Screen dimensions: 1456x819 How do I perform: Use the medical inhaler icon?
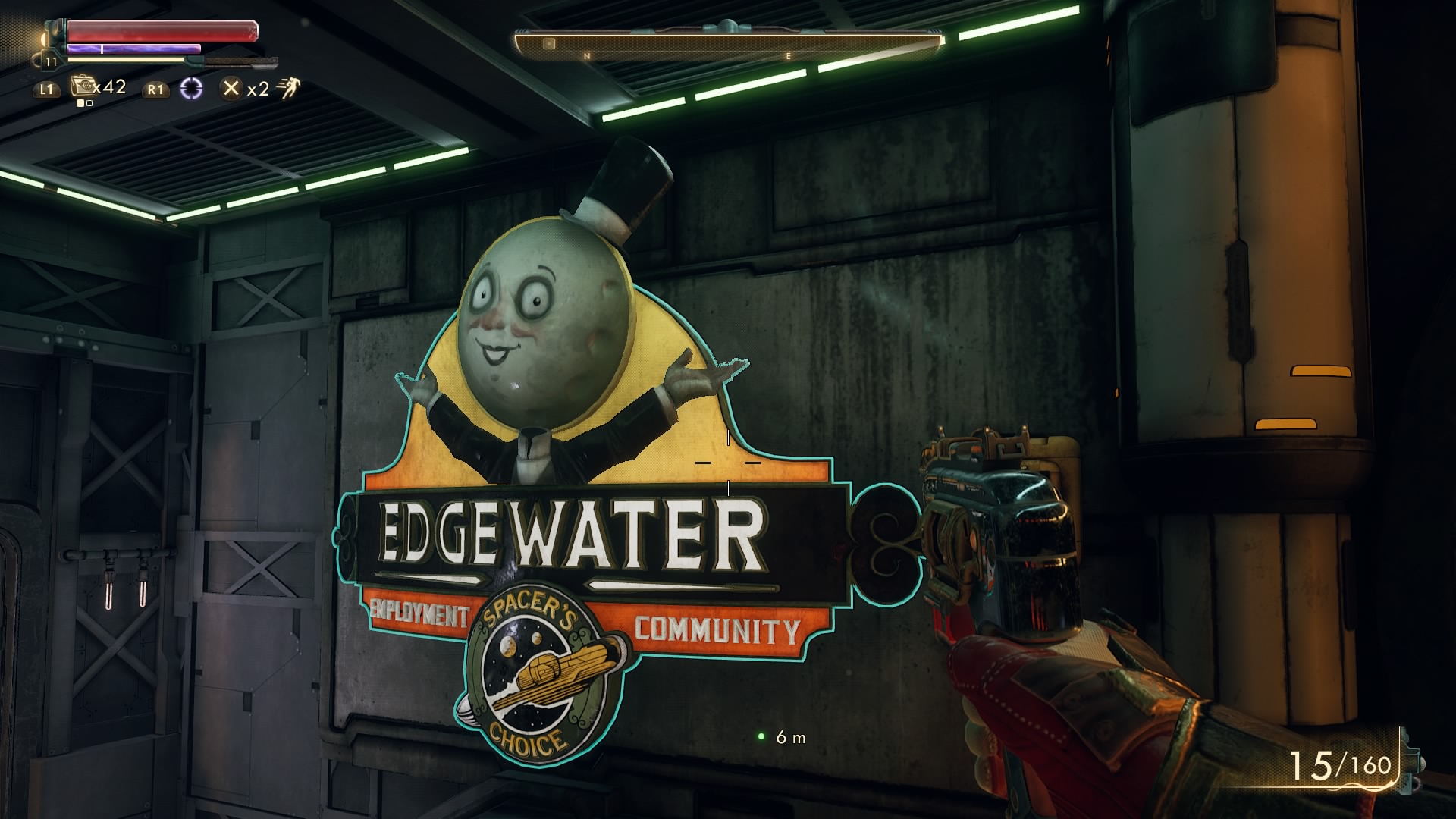tap(82, 86)
